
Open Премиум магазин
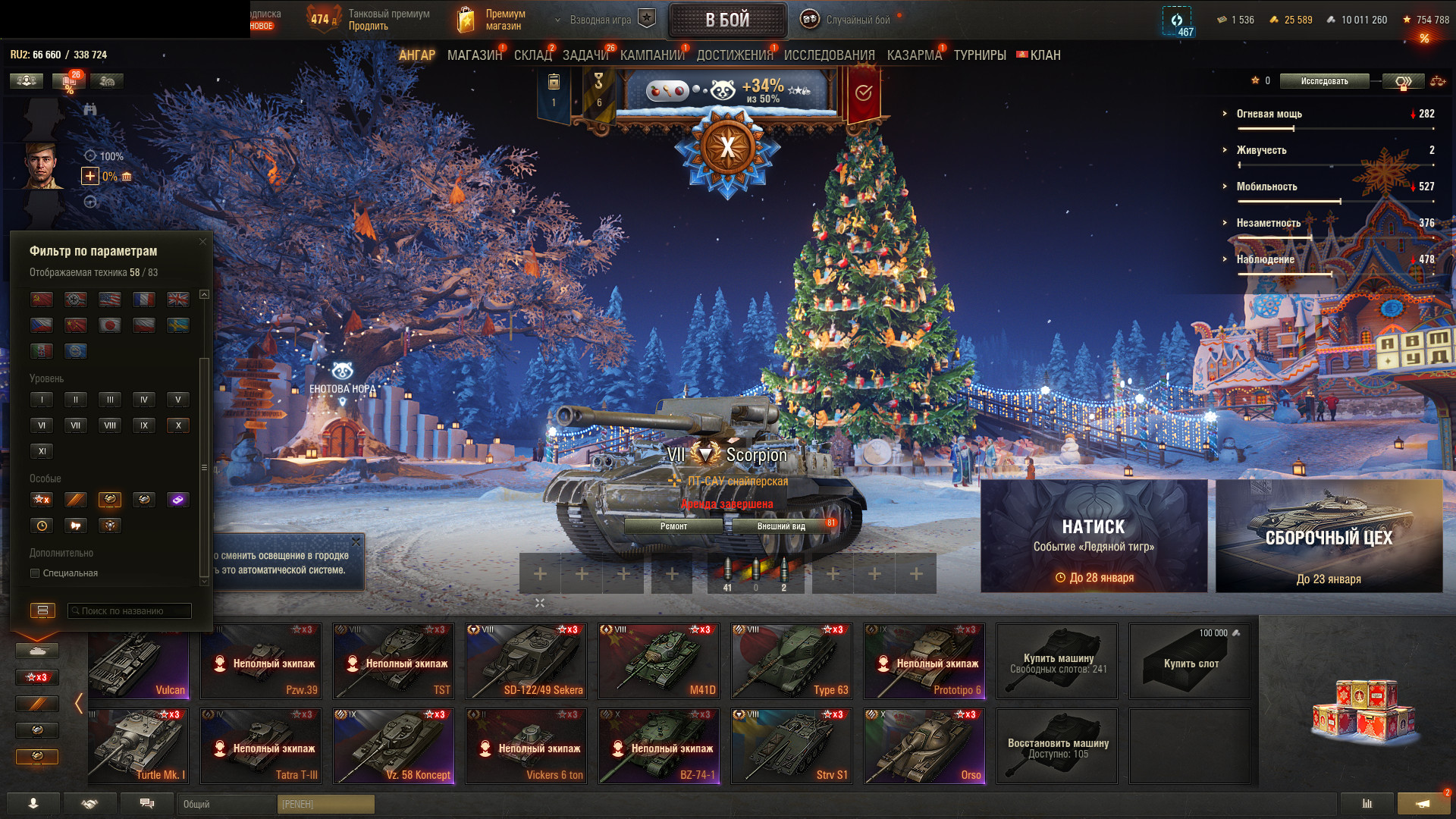(x=493, y=20)
